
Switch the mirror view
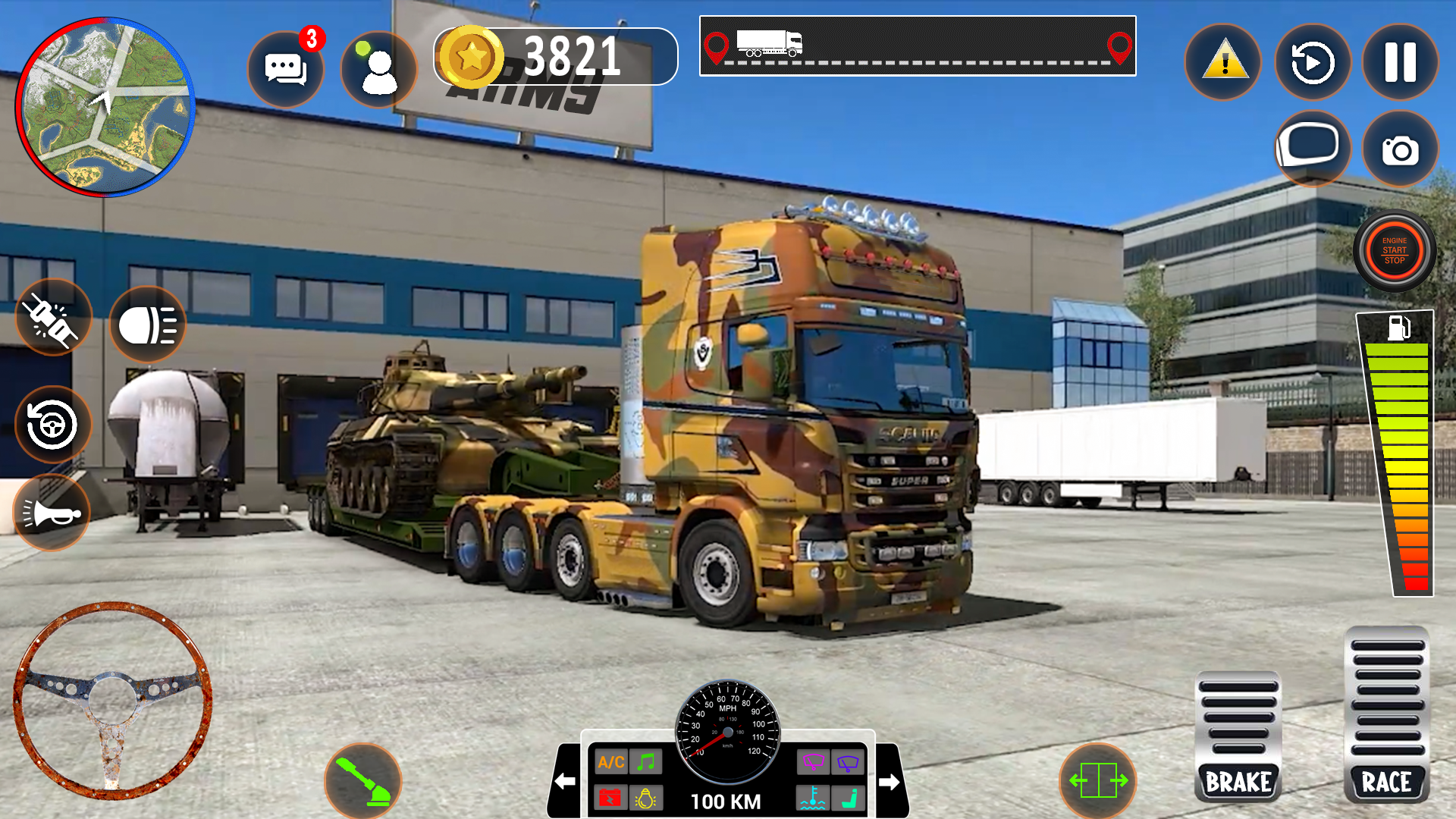pyautogui.click(x=1311, y=148)
